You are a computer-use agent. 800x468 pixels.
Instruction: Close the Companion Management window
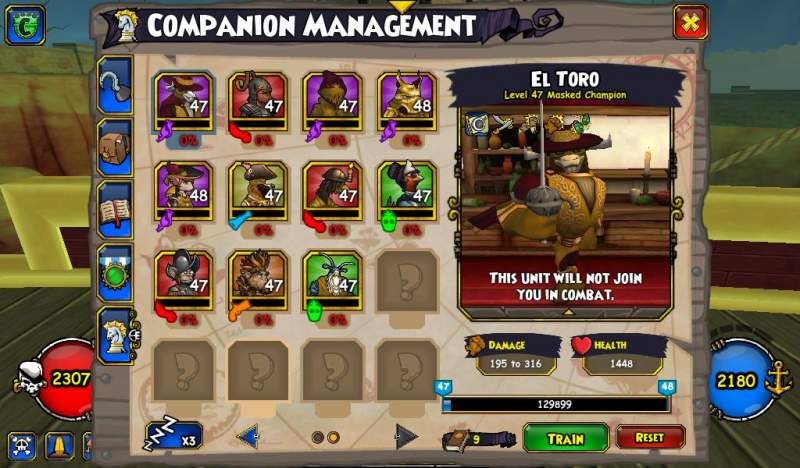point(690,22)
